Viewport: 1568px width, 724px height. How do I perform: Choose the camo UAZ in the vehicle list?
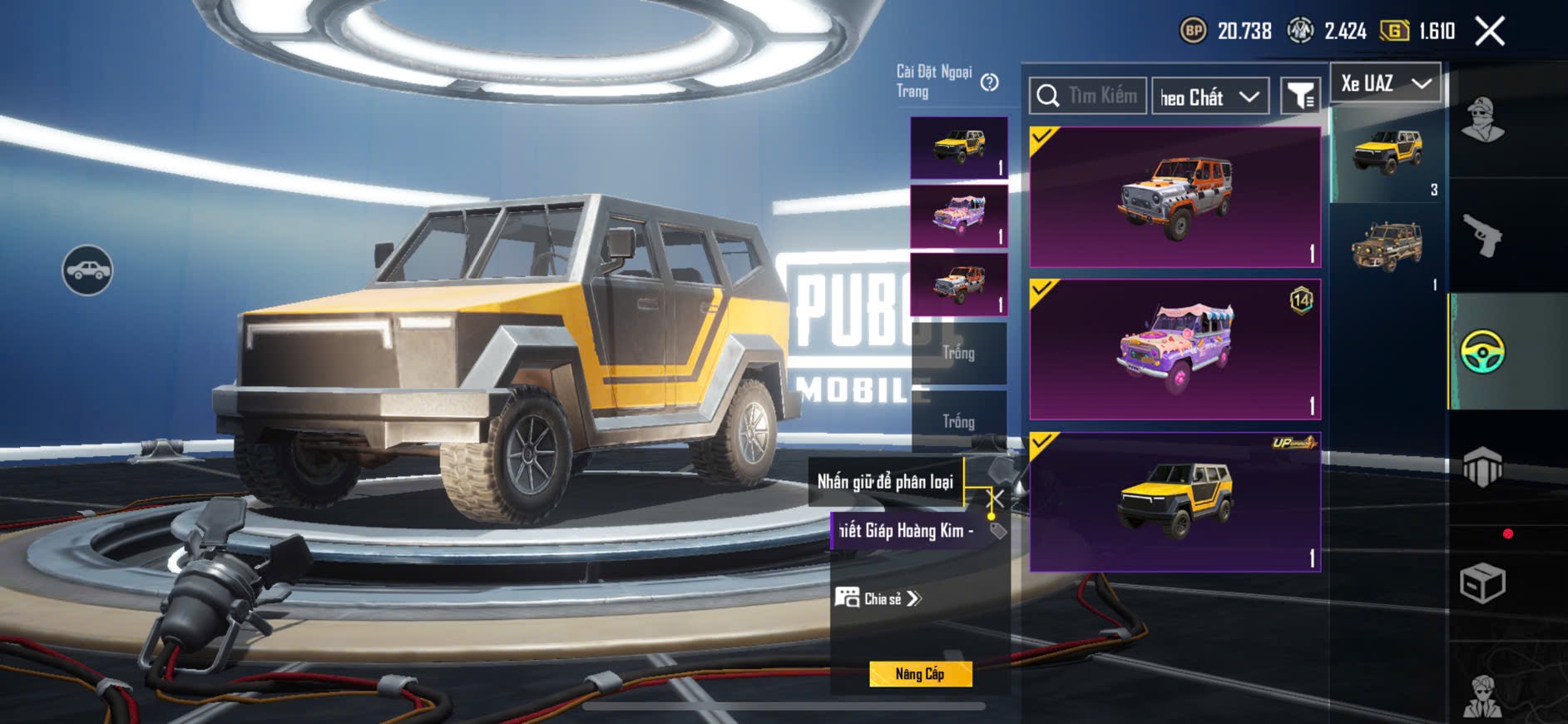click(1387, 246)
